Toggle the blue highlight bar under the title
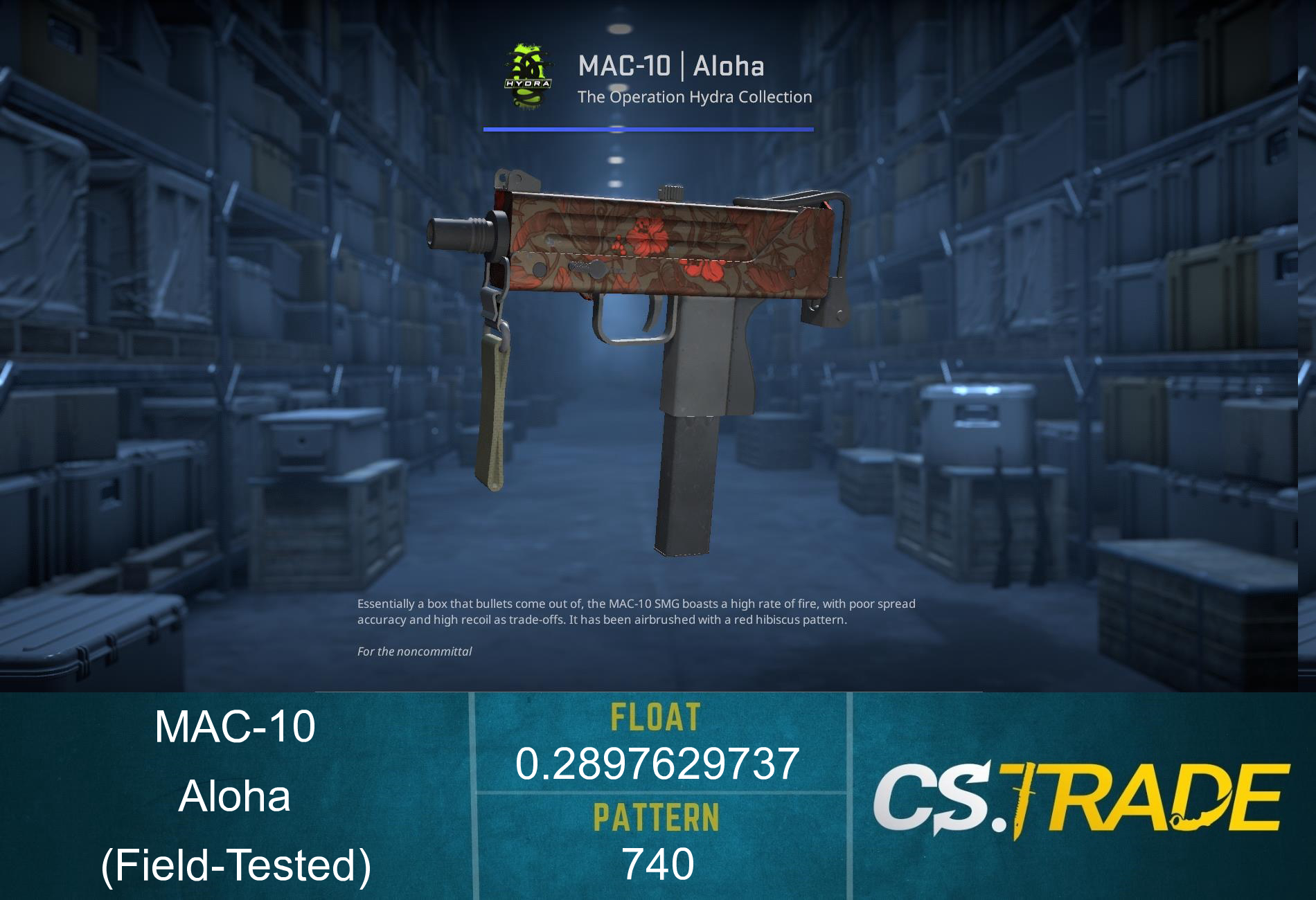Screen dimensions: 1316x900 coord(648,129)
